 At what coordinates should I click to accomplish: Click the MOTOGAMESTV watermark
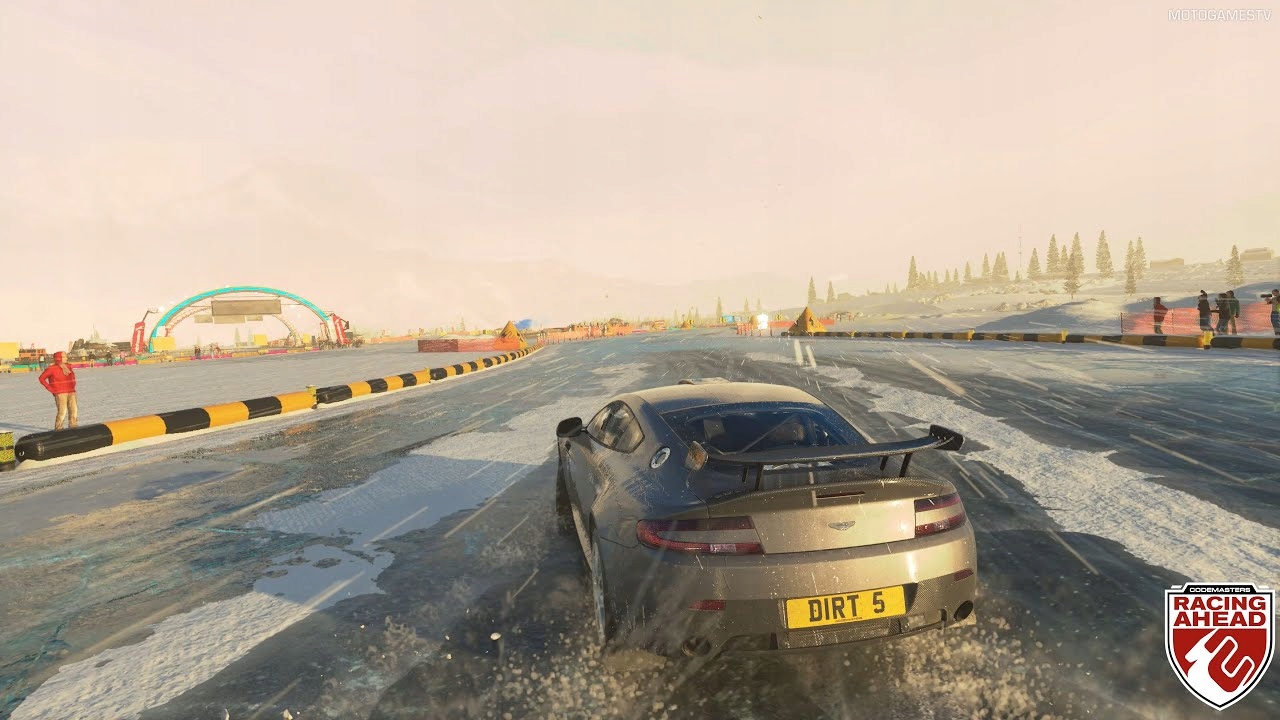click(1220, 15)
